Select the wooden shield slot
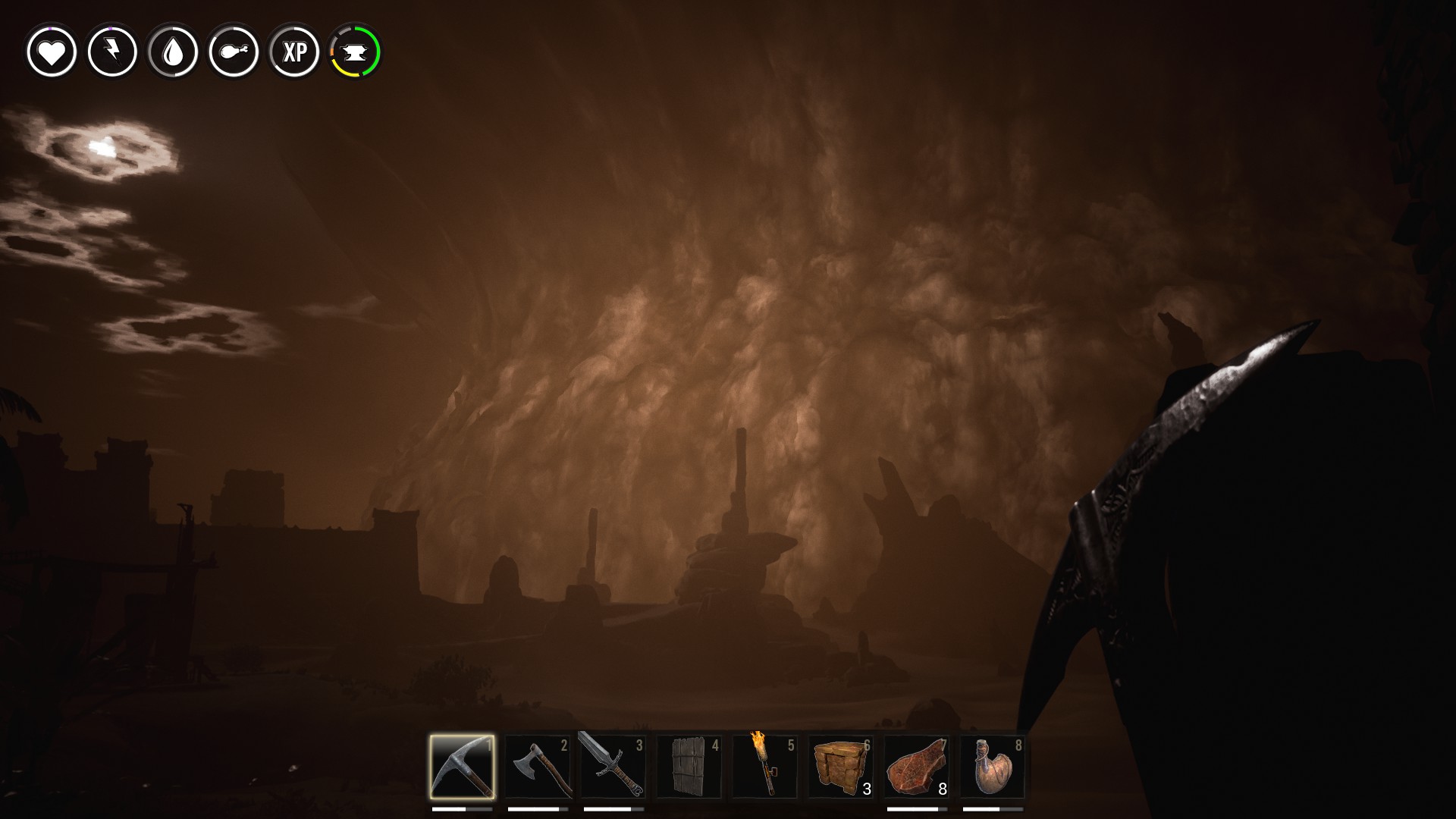The width and height of the screenshot is (1456, 819). pyautogui.click(x=689, y=767)
